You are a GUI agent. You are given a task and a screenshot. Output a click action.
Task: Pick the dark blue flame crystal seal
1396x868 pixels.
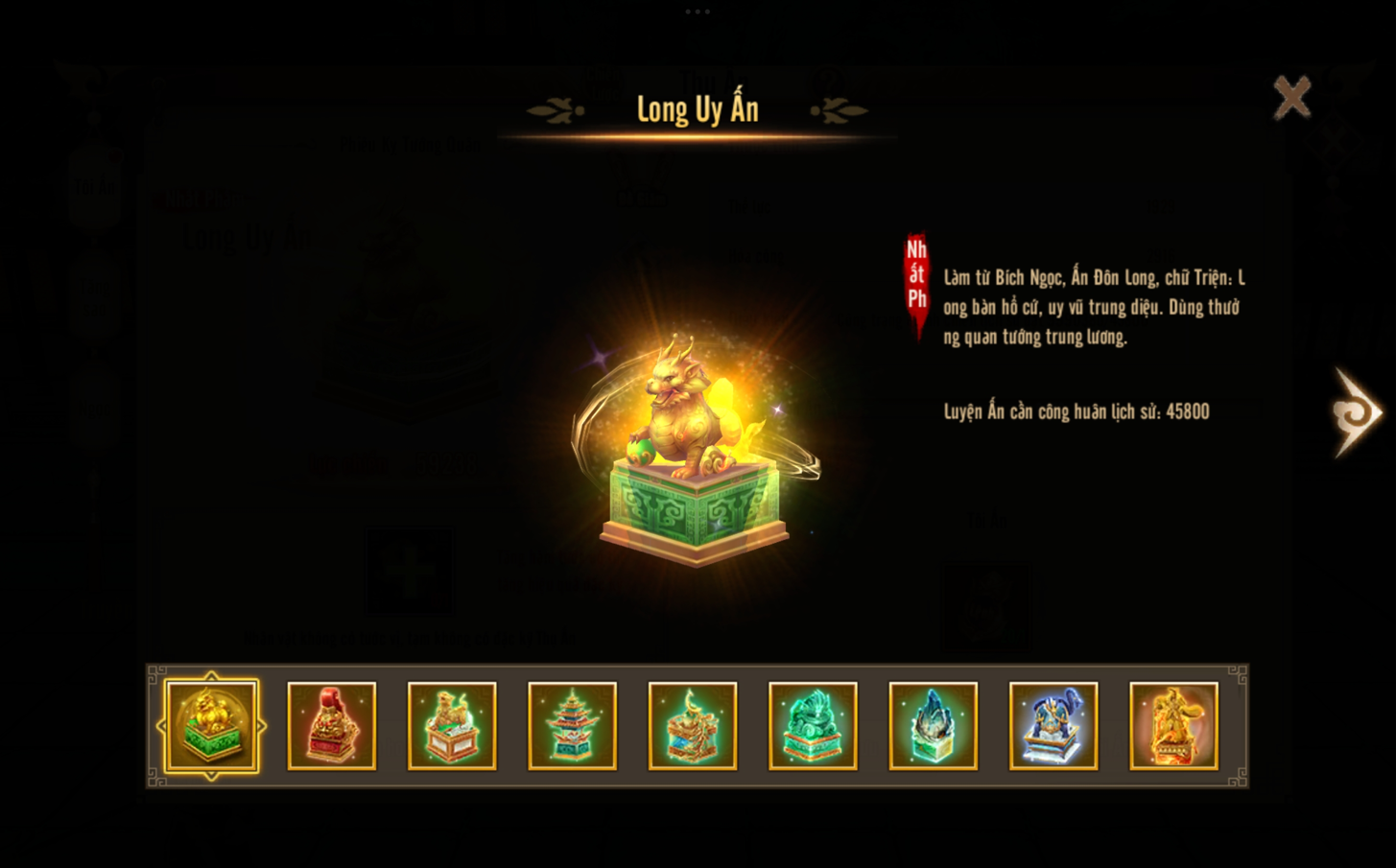point(934,726)
